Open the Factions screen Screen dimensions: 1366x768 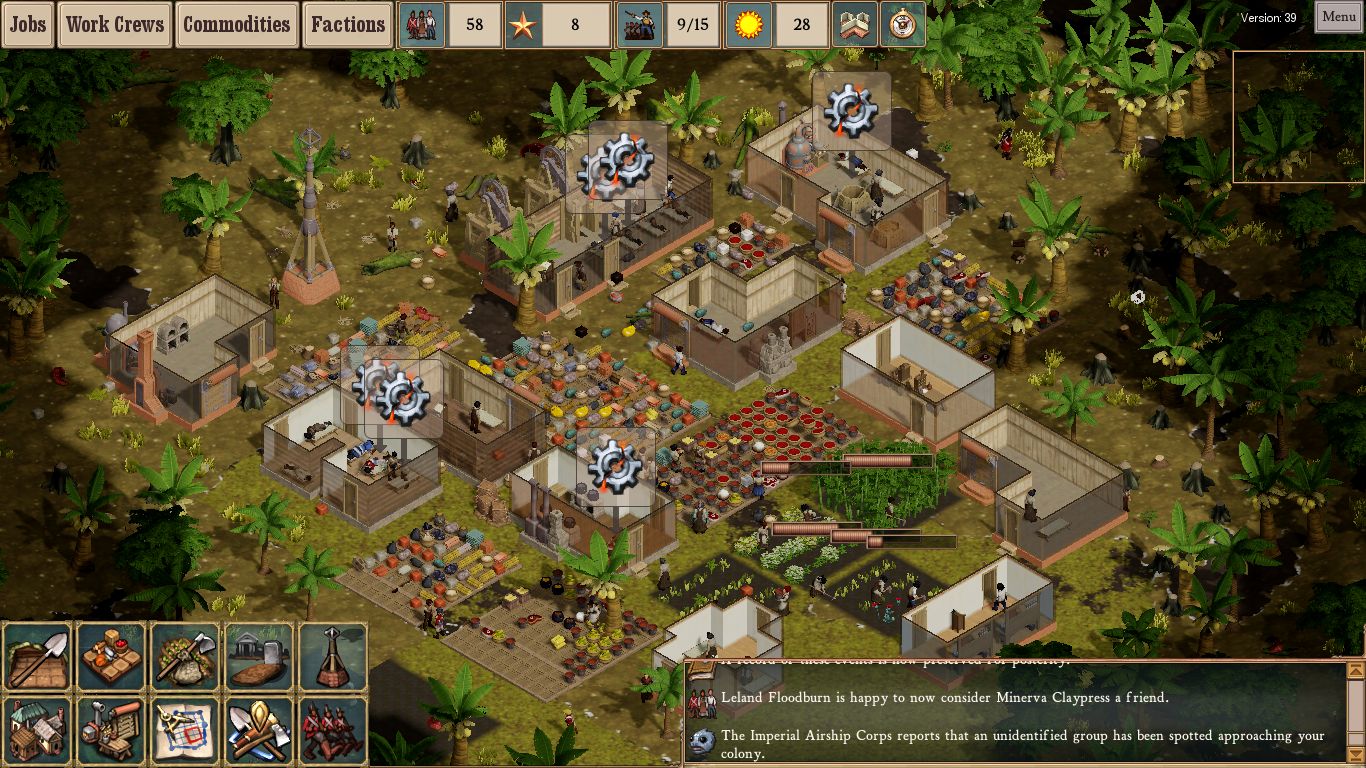pyautogui.click(x=347, y=24)
